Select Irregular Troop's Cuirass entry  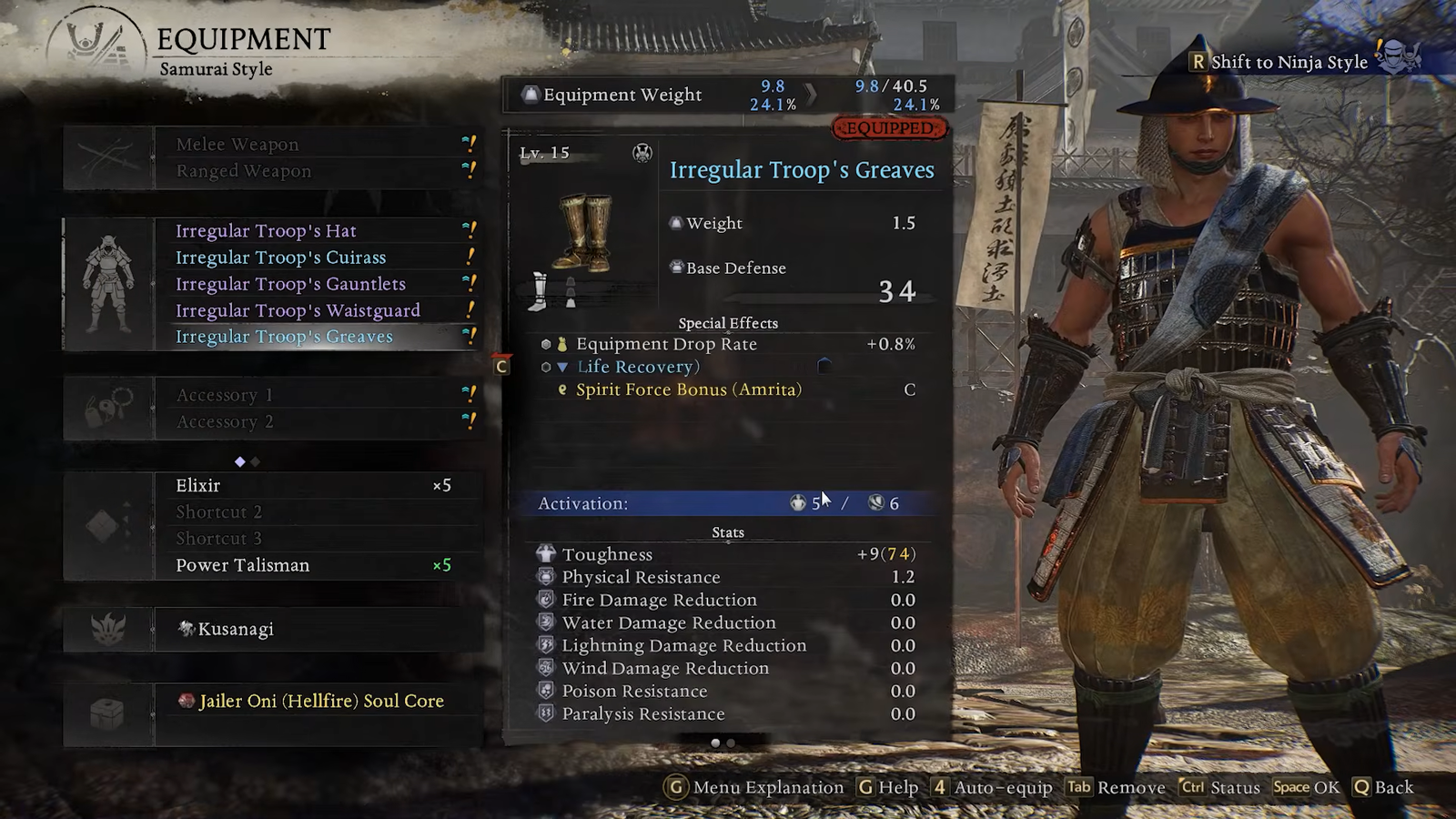pos(280,258)
